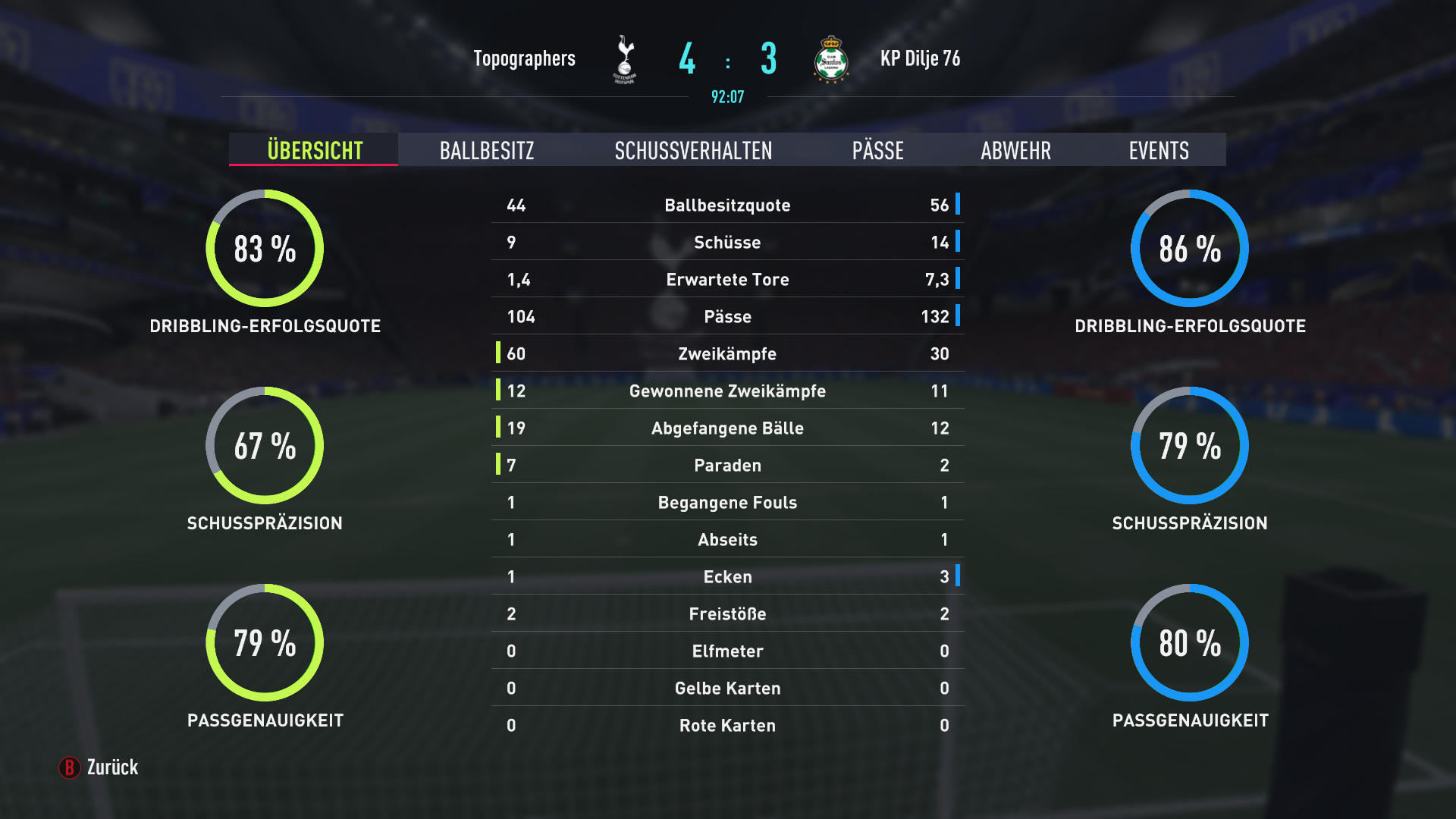Switch to the Ballbesitz tab
Screen dimensions: 1456x819
[487, 150]
